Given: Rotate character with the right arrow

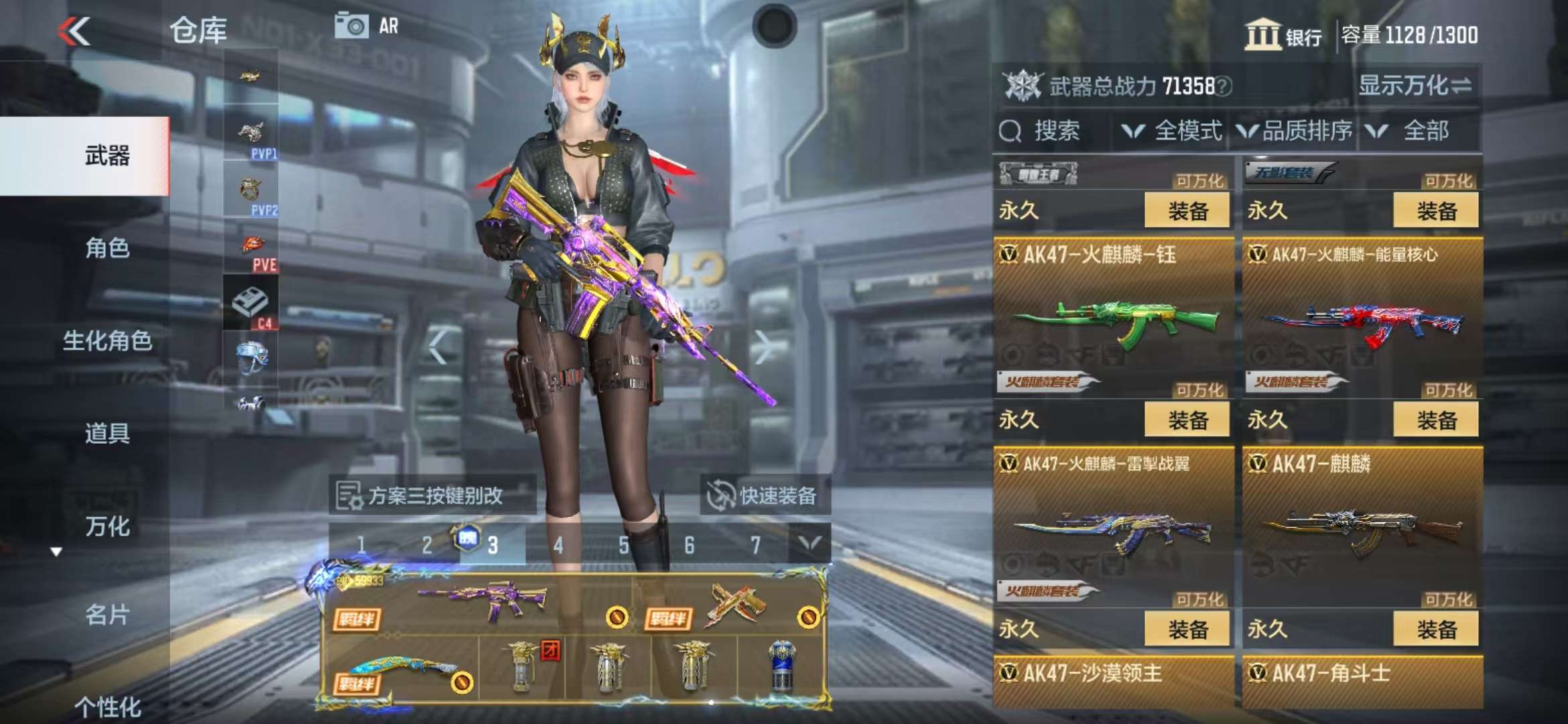Looking at the screenshot, I should [x=763, y=347].
